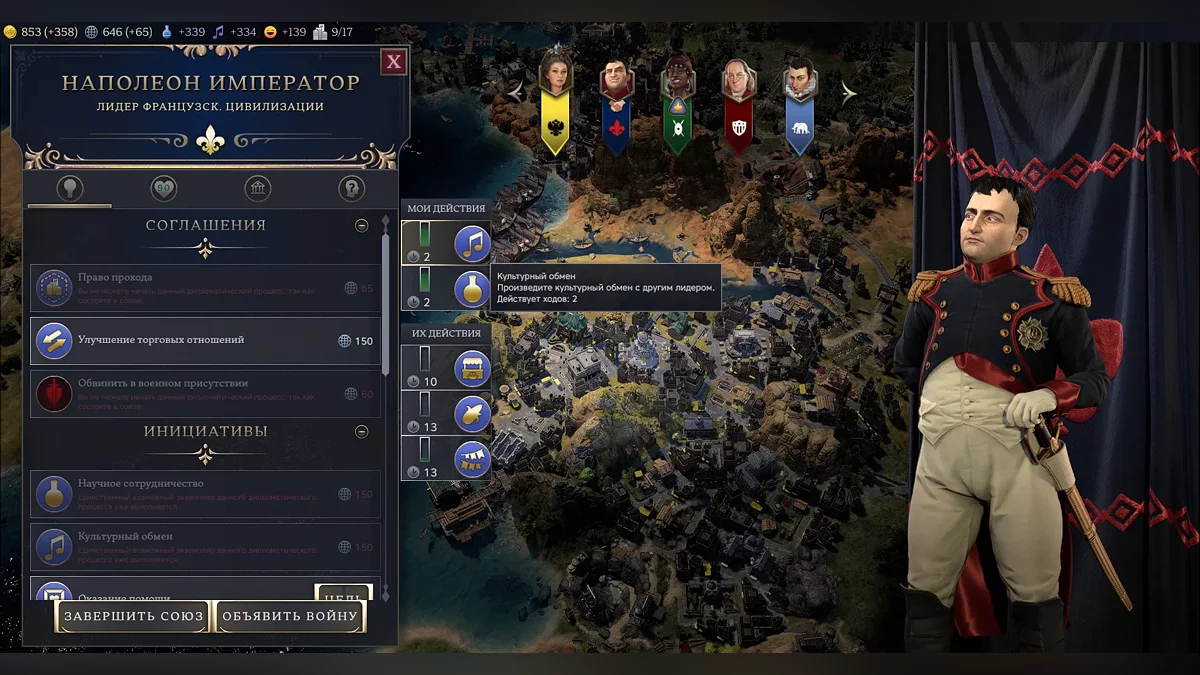Select the "Право прохода" agreement row

205,287
